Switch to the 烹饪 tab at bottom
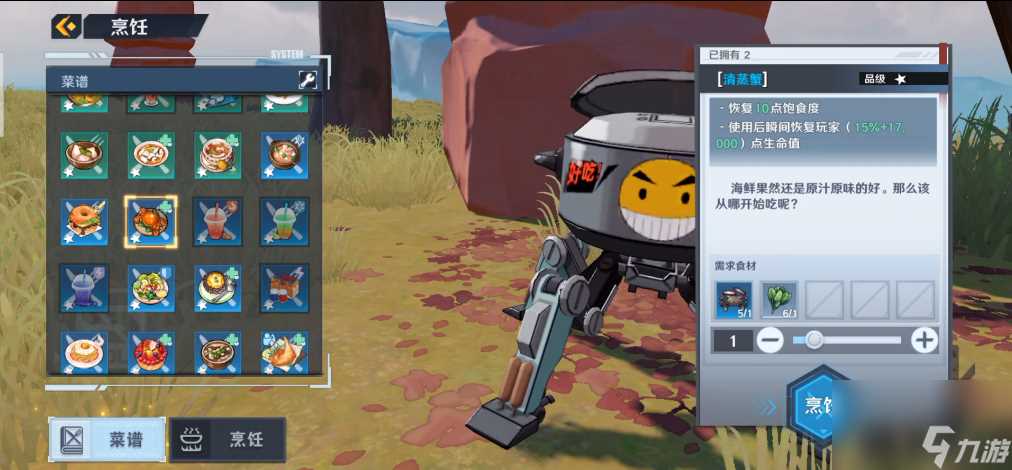Screen dimensions: 1012x470 pos(228,439)
